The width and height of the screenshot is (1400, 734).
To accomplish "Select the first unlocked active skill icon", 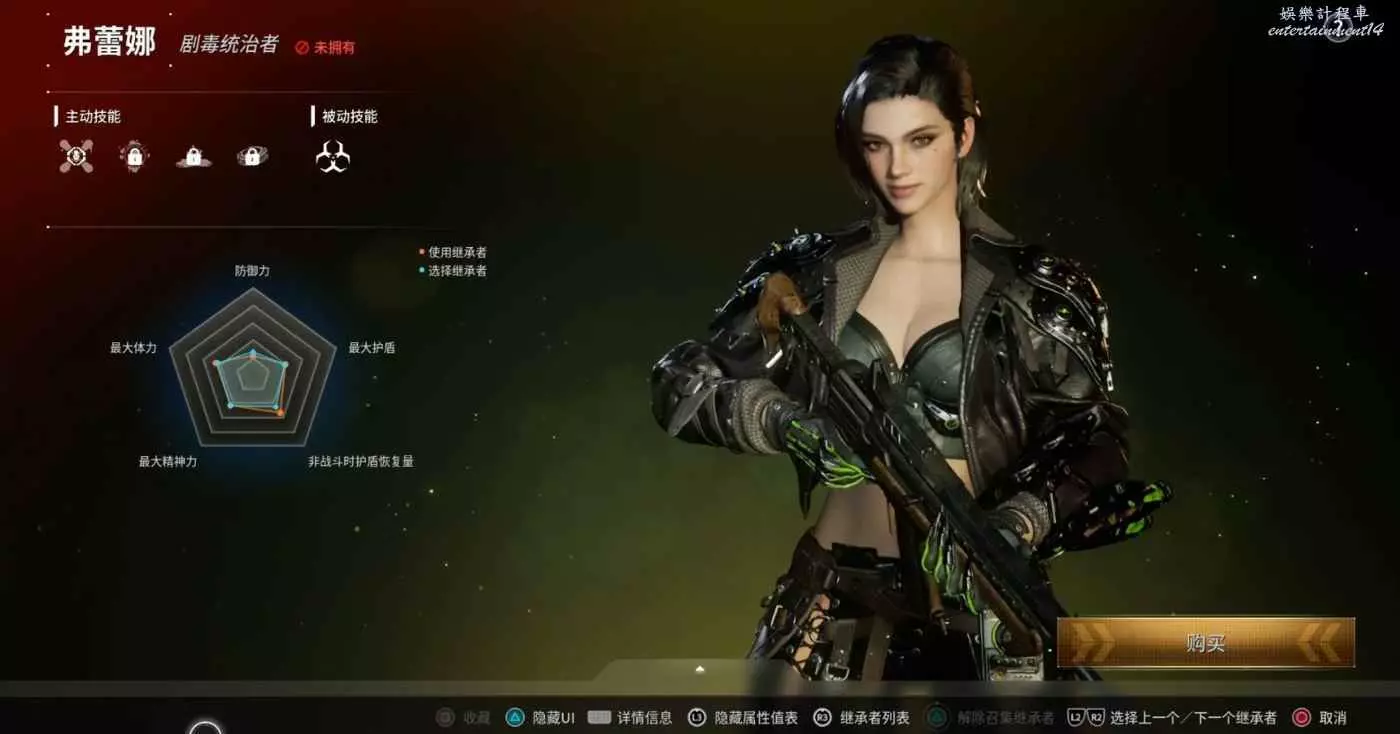I will 76,156.
